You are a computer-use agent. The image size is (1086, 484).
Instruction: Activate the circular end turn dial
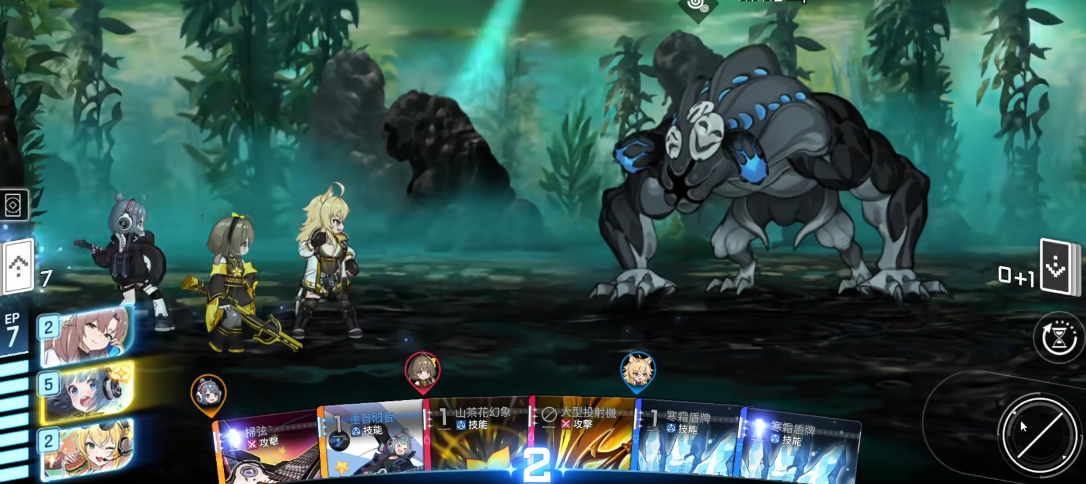point(1036,431)
